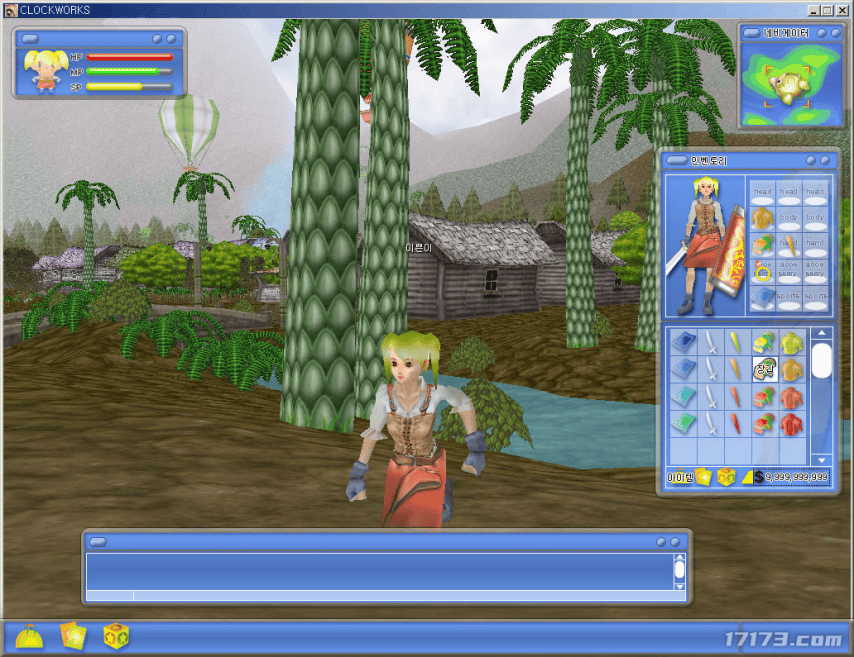Open the yellow cube icon on bottom bar

click(x=116, y=637)
